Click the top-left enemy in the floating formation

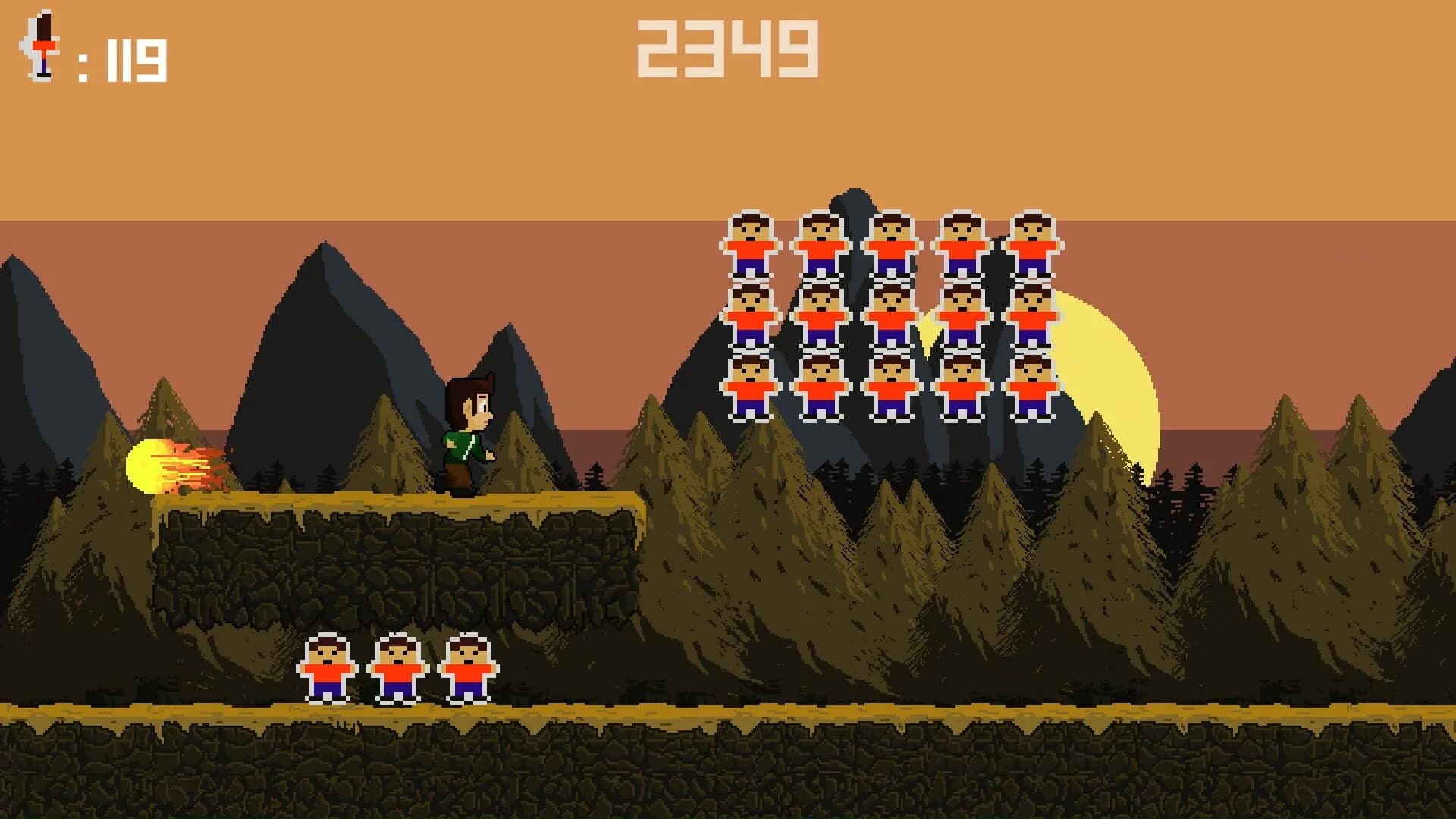pyautogui.click(x=751, y=243)
